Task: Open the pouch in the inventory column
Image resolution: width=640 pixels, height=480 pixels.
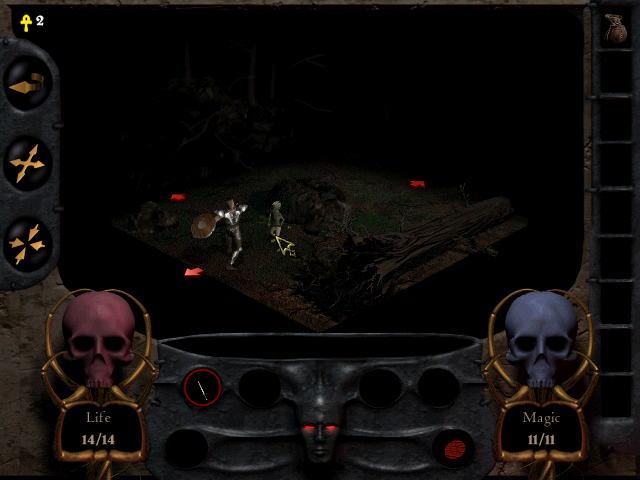Action: pyautogui.click(x=614, y=28)
